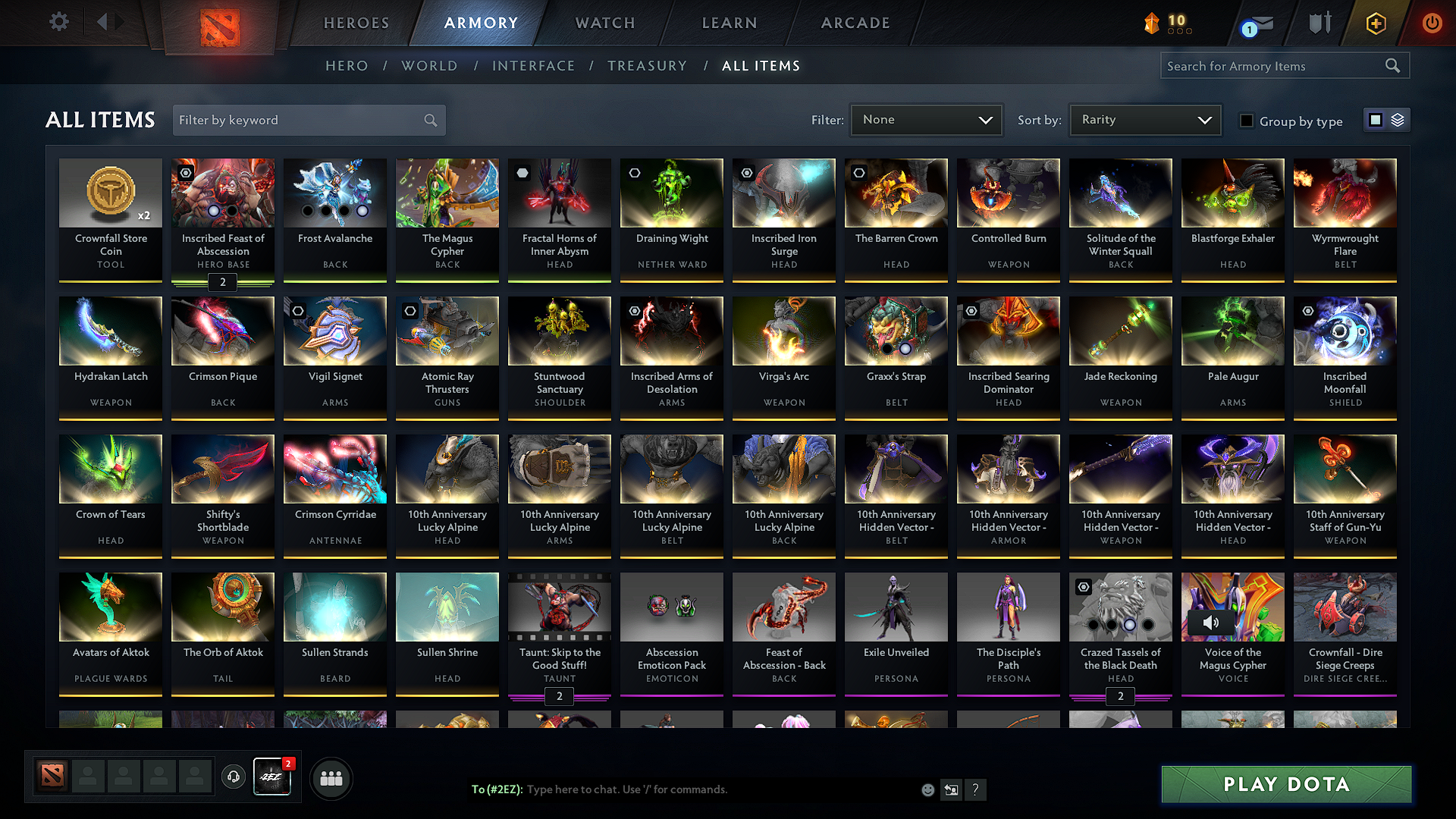Open the friends list people icon
The image size is (1456, 819).
coord(331,777)
